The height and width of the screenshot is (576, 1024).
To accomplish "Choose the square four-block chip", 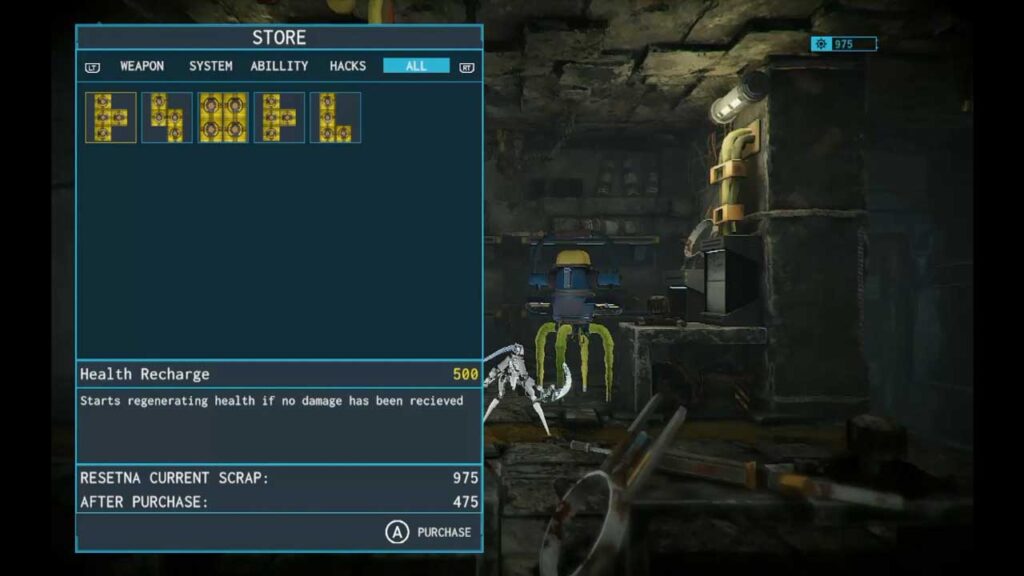I will click(x=223, y=118).
